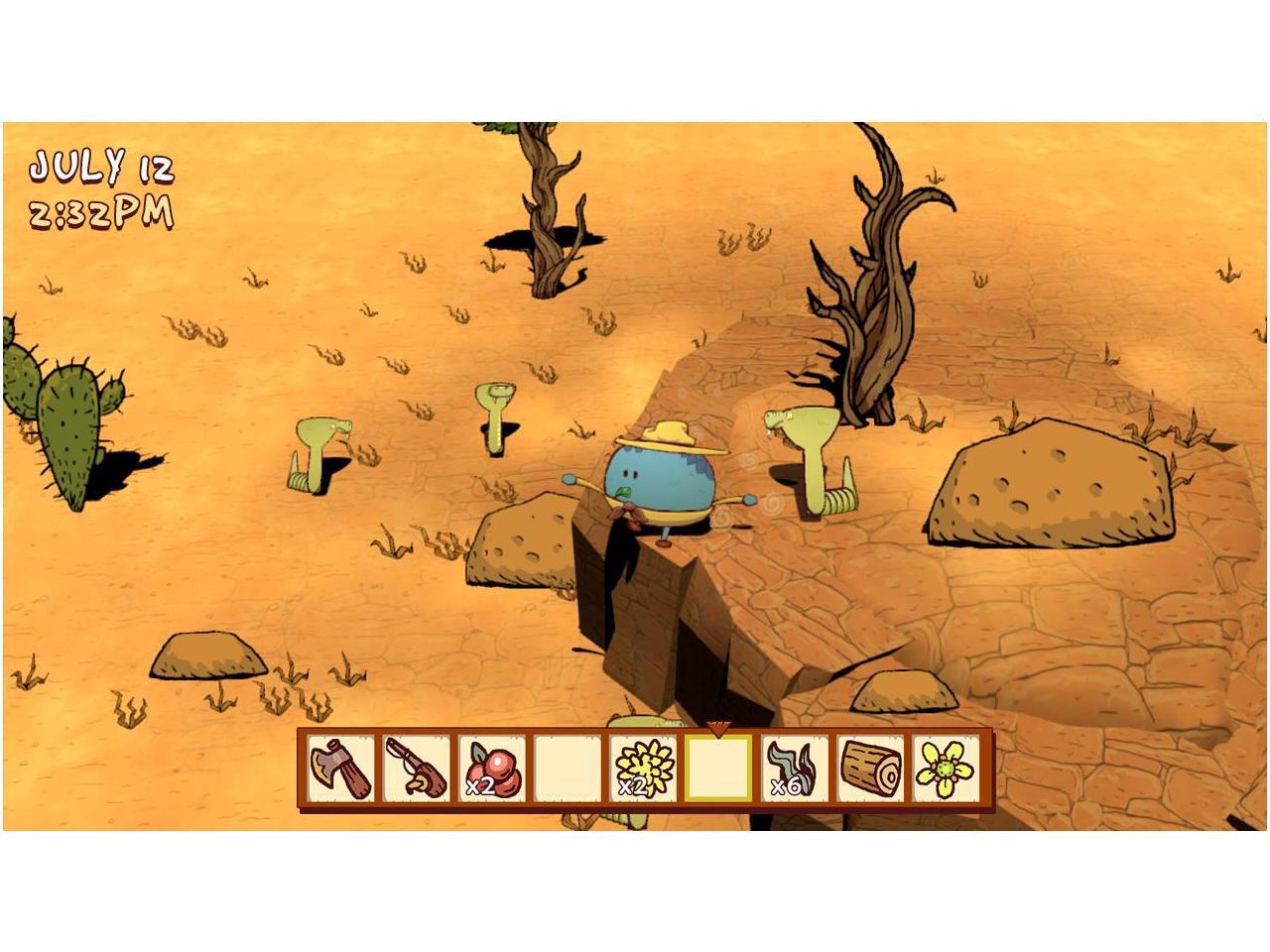Equip the fishing rod slot
This screenshot has height=952, width=1270.
tap(416, 769)
